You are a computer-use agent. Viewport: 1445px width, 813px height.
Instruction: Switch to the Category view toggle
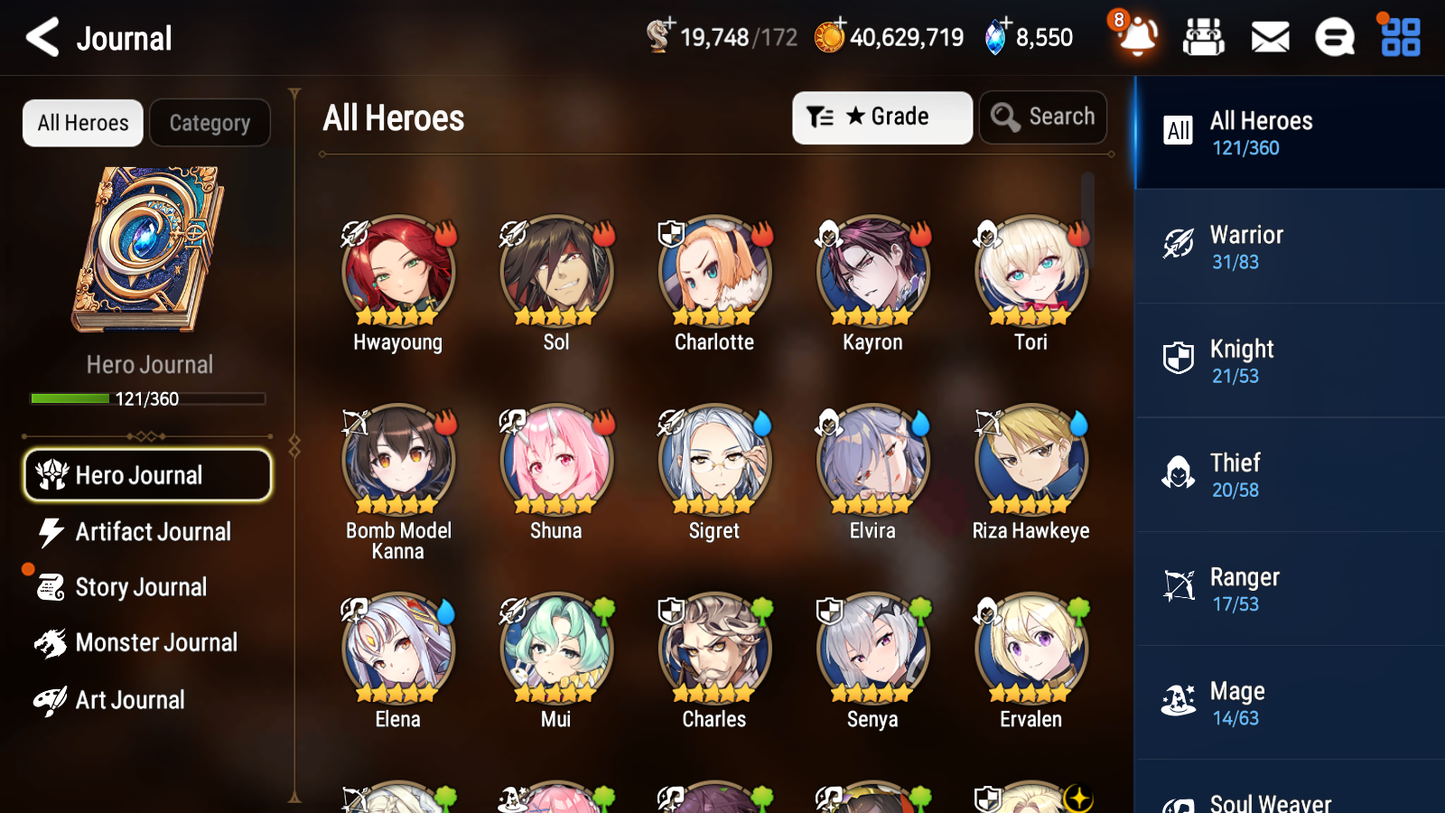click(209, 122)
